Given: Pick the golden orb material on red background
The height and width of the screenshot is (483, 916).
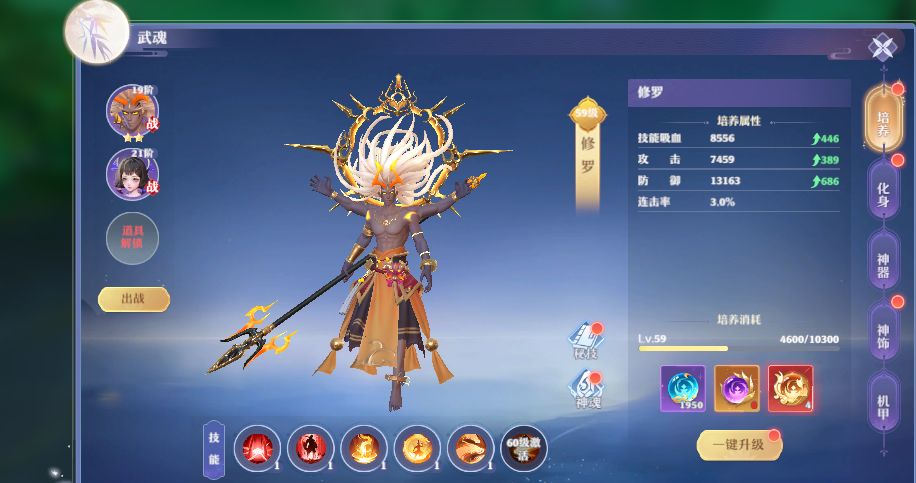Looking at the screenshot, I should click(x=790, y=388).
